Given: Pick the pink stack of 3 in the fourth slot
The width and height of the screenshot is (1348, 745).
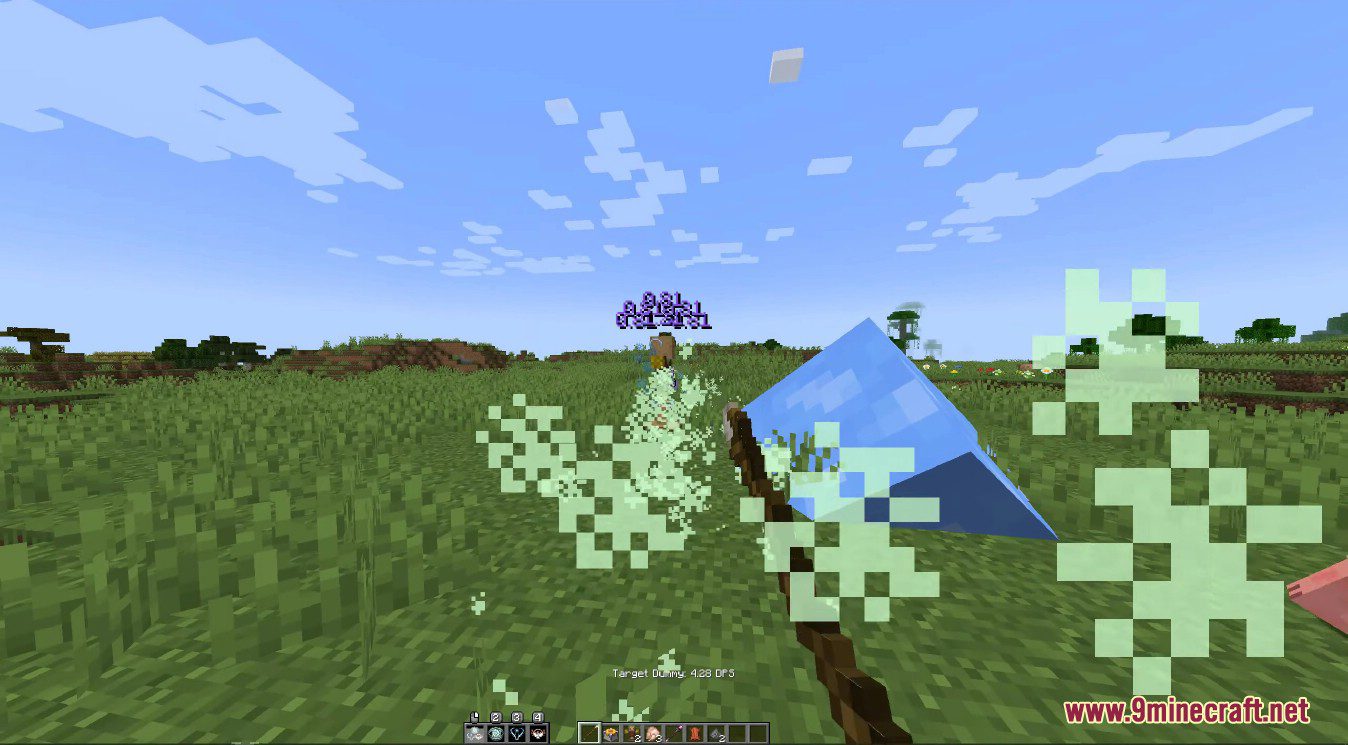Looking at the screenshot, I should 653,732.
